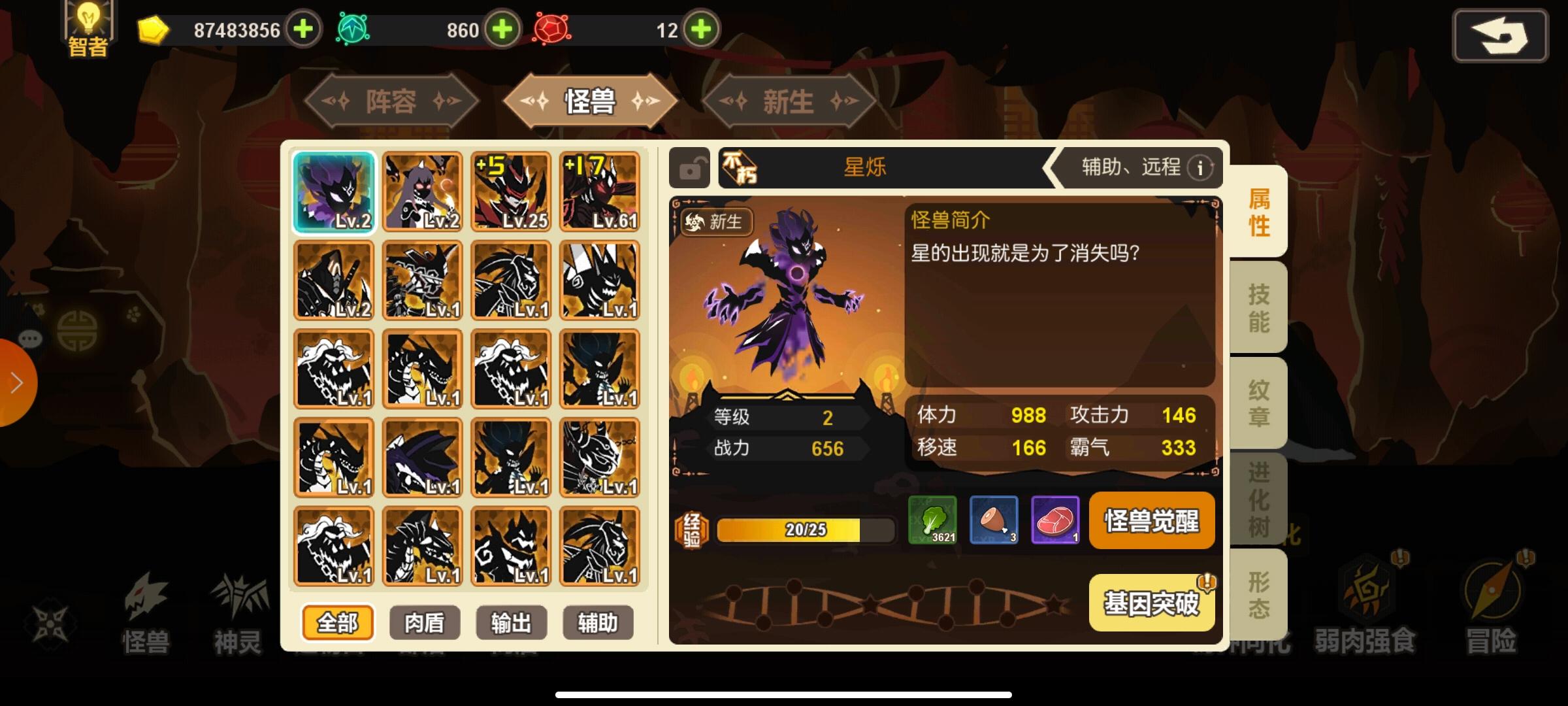Screen dimensions: 1568x706
Task: Select the 全部 filter option
Action: (337, 624)
